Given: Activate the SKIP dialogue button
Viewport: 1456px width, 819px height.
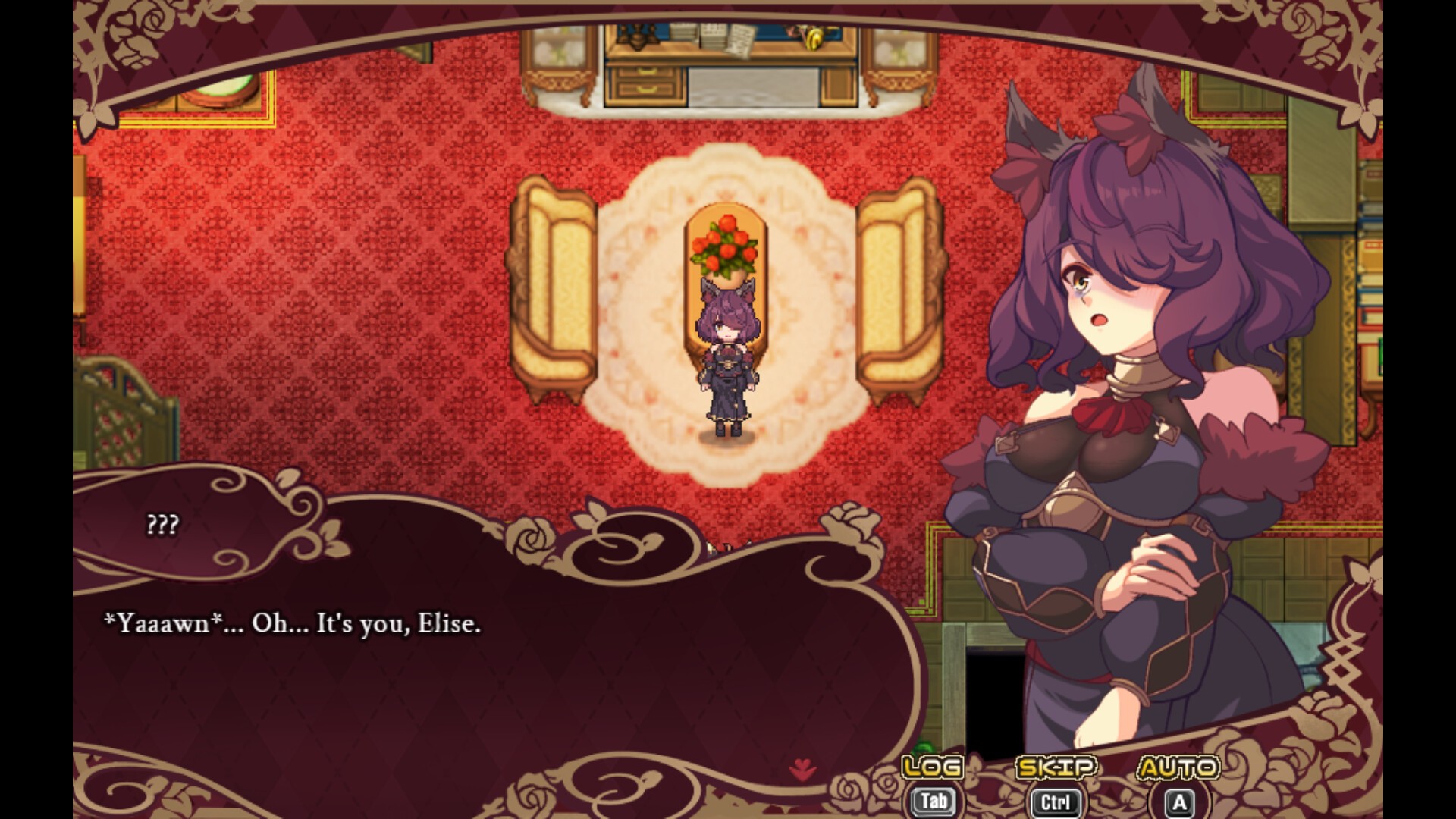Looking at the screenshot, I should click(x=1056, y=769).
